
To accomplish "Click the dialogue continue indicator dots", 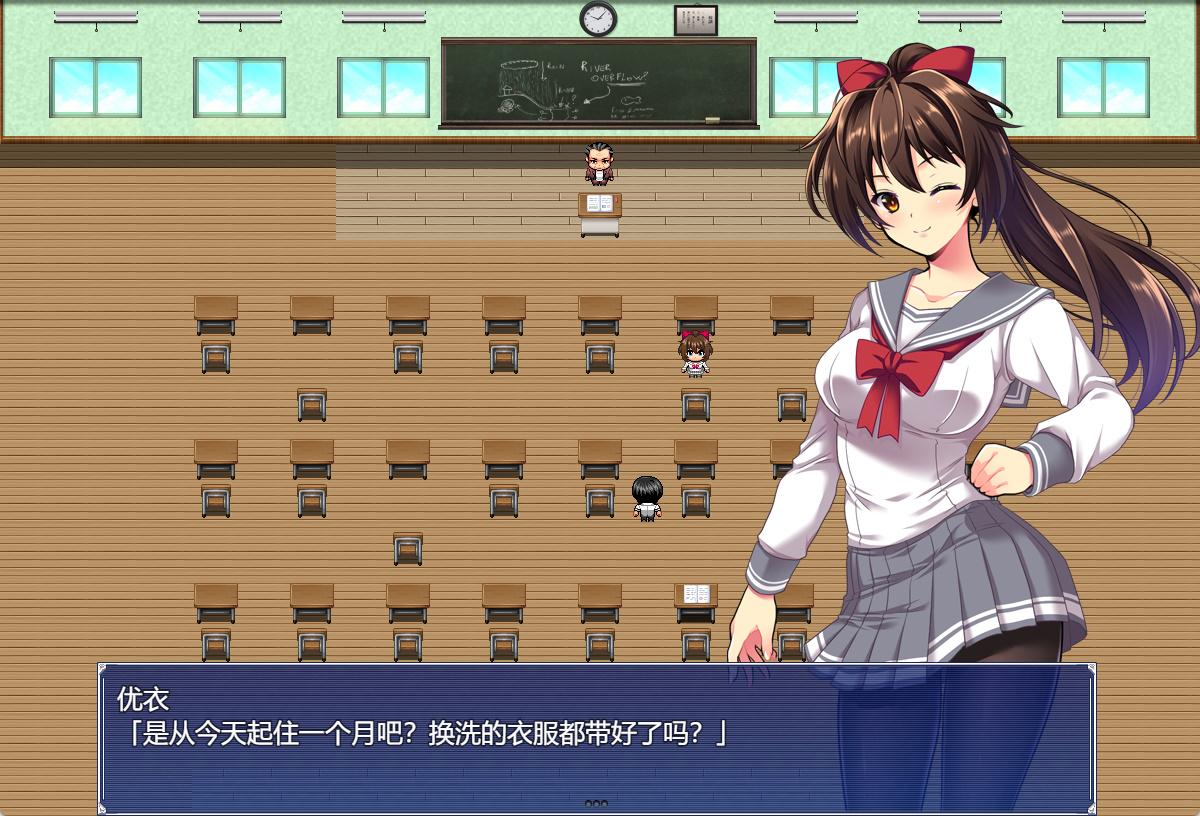I will (x=596, y=802).
